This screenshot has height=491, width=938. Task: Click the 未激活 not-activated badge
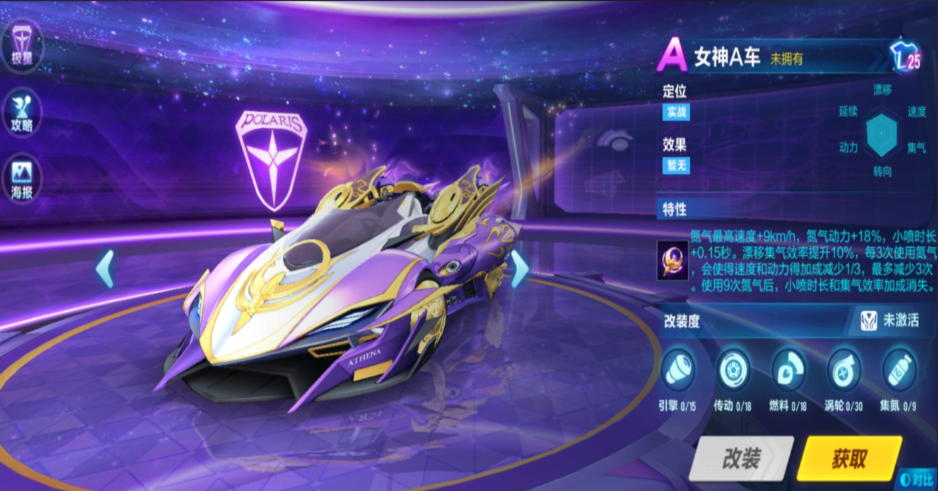pos(889,320)
